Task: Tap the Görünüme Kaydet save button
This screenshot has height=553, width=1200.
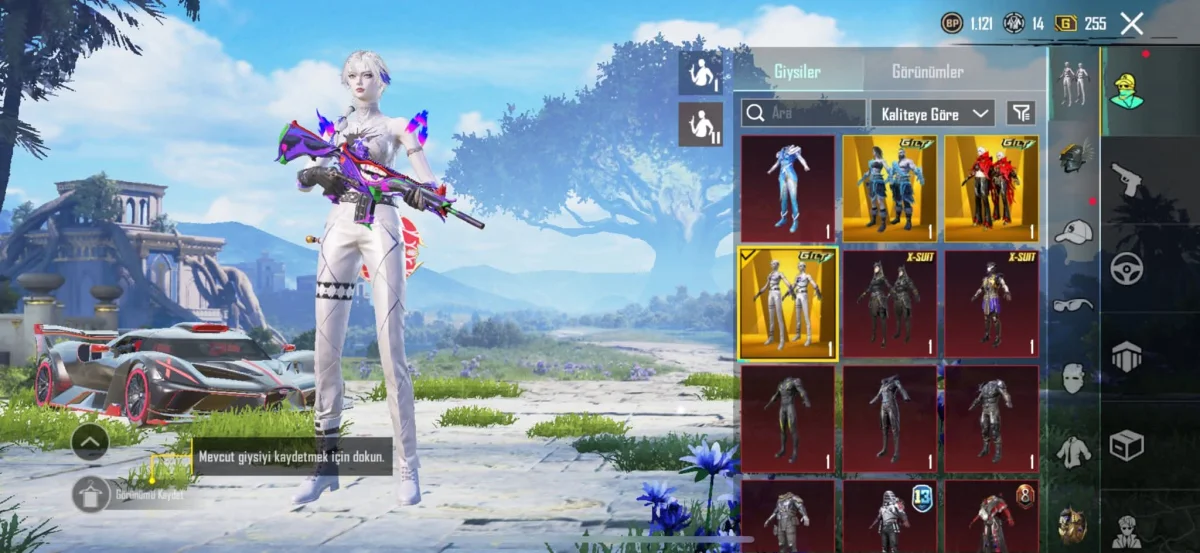Action: tap(92, 493)
